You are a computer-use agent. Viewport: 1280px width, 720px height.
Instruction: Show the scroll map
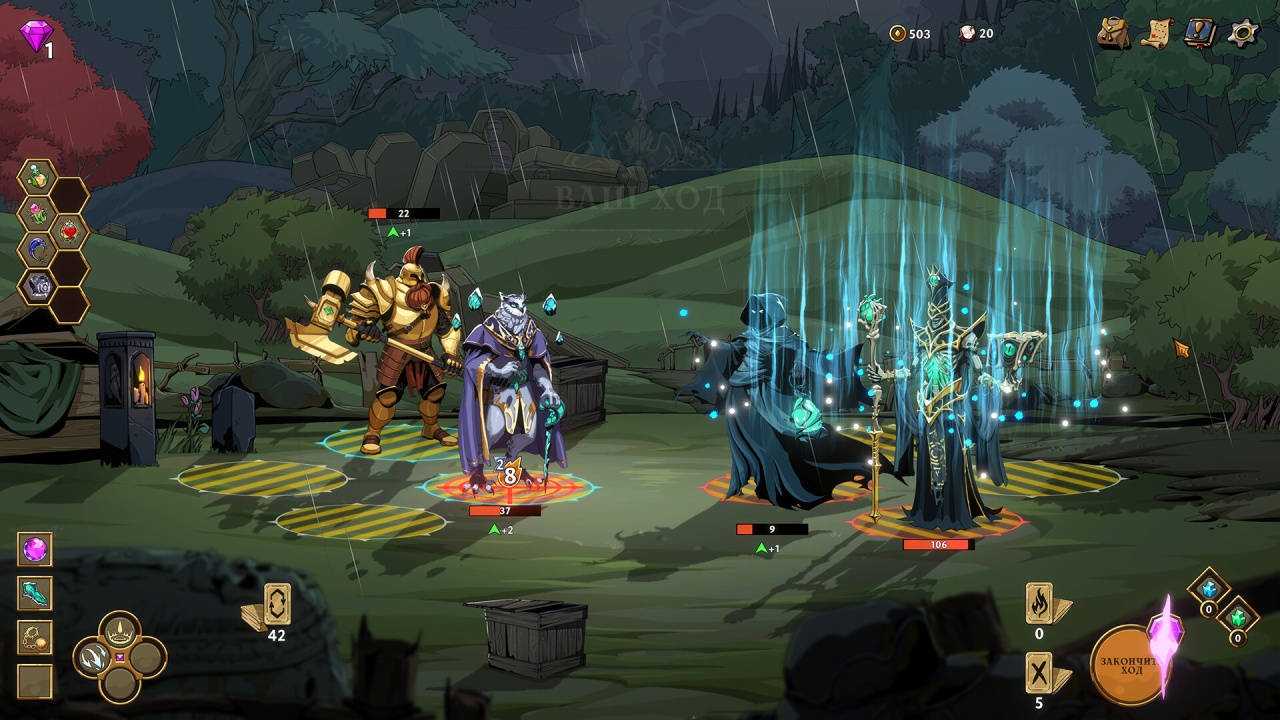point(1157,33)
